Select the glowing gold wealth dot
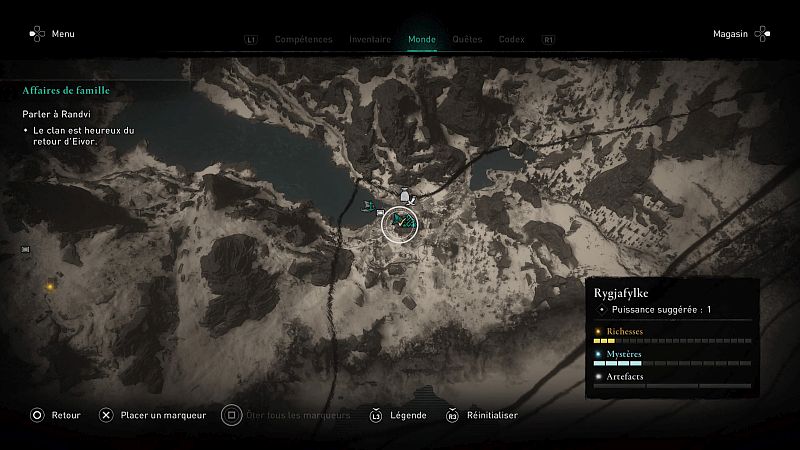 click(47, 286)
